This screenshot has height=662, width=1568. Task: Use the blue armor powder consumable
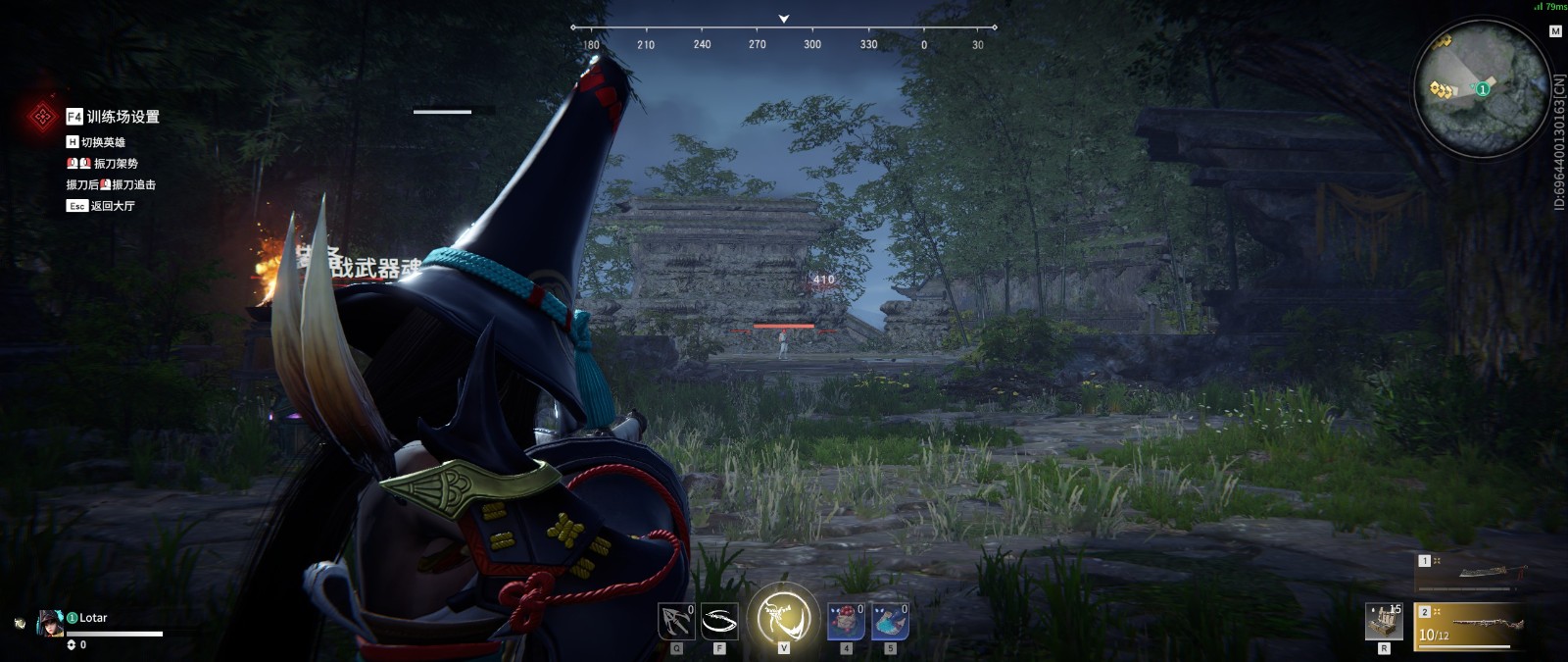pos(890,622)
